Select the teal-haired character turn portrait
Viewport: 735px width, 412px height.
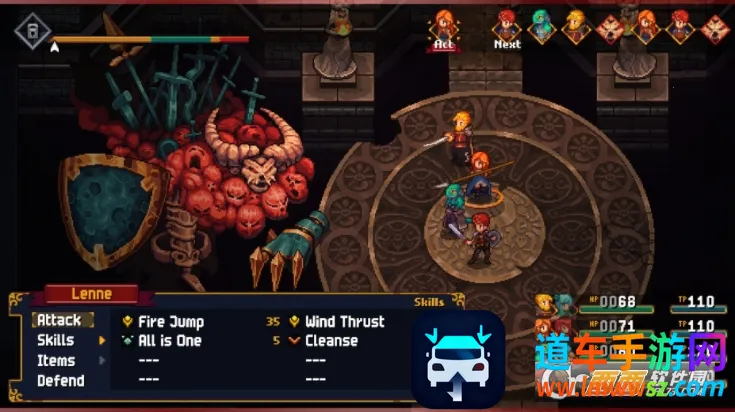541,26
